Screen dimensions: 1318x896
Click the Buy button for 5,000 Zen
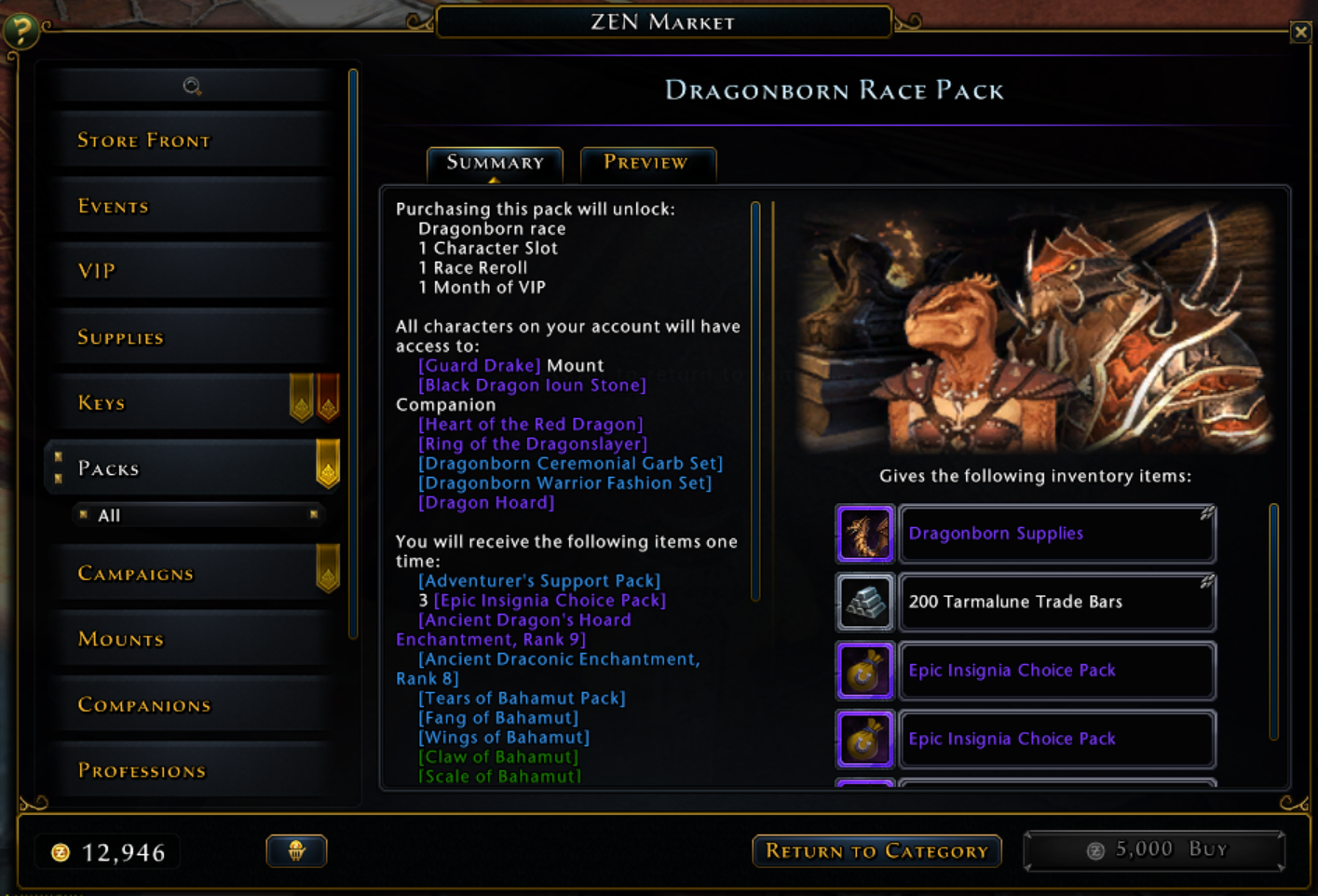(x=1153, y=848)
